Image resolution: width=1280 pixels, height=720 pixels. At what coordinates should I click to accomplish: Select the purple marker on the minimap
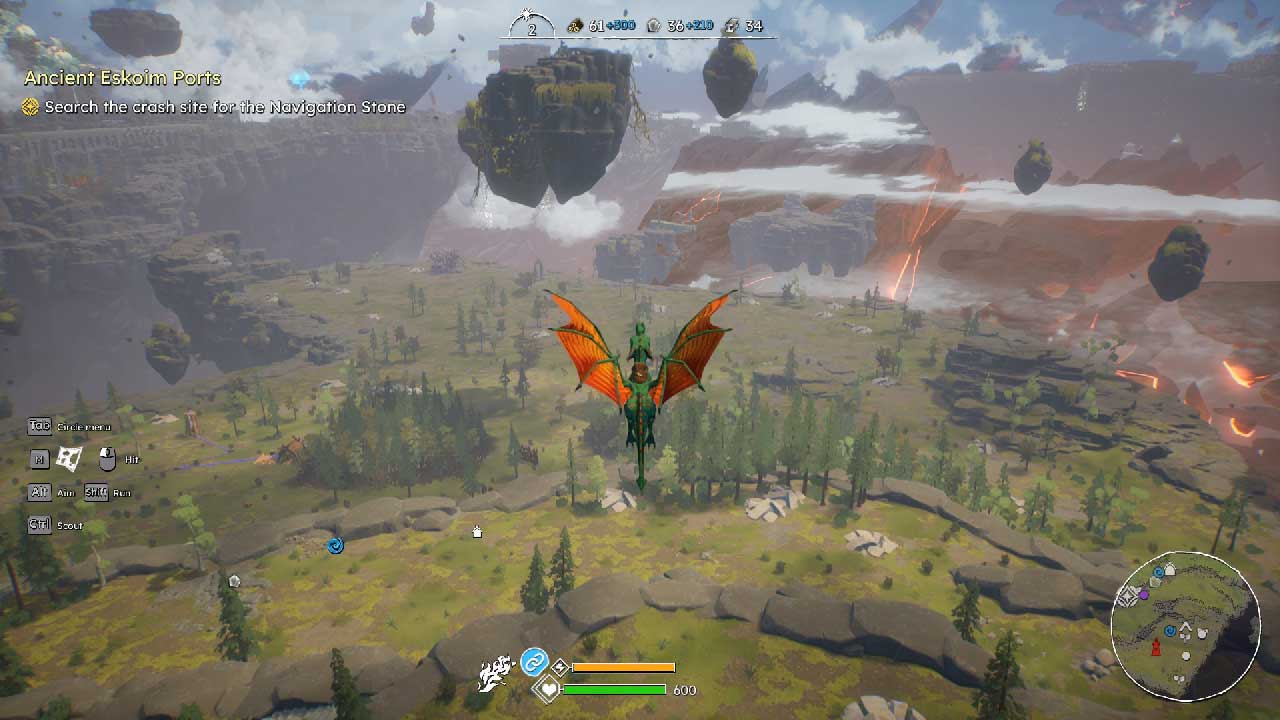coord(1144,594)
